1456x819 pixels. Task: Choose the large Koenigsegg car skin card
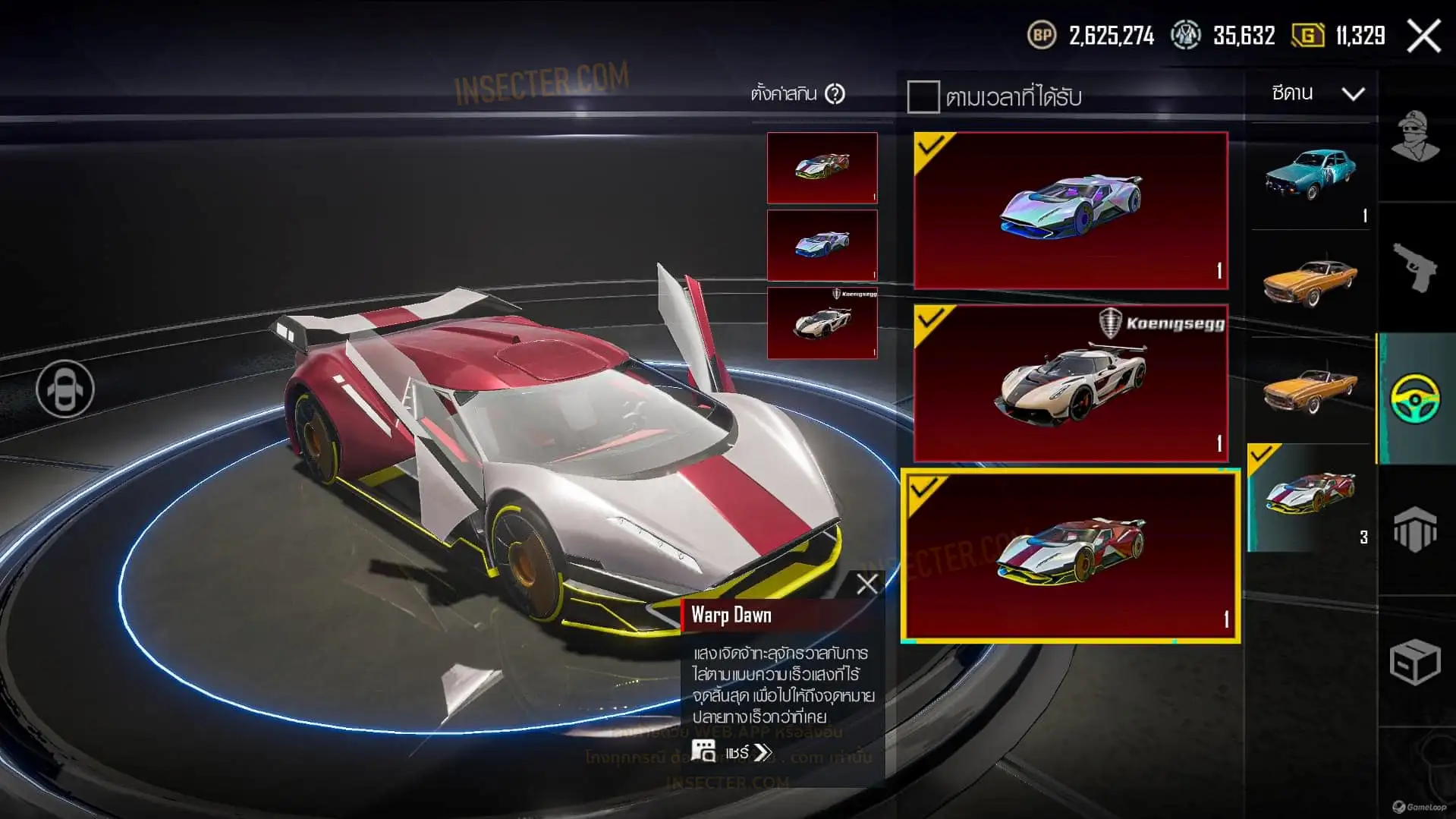click(x=1071, y=383)
